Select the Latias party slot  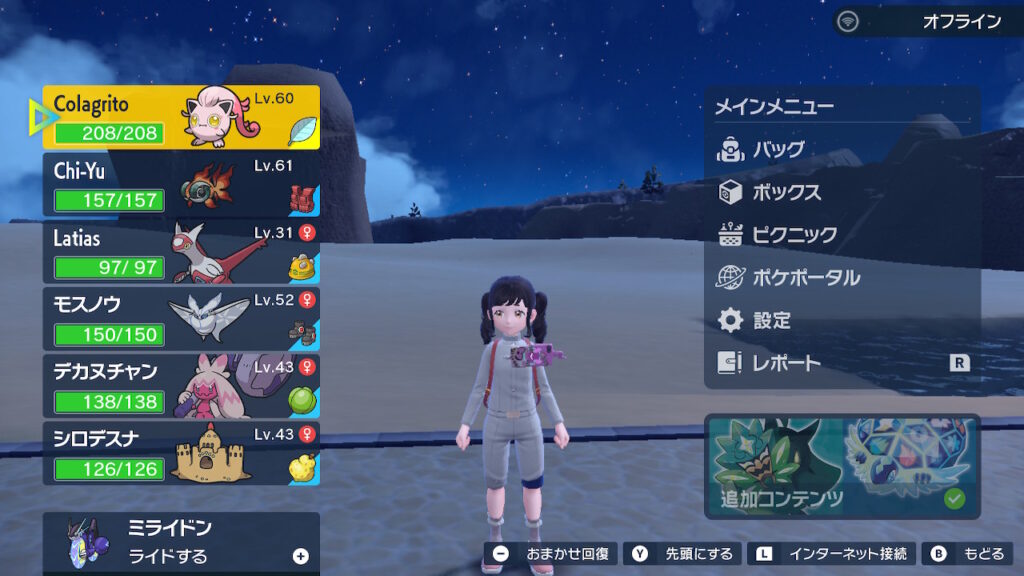click(x=181, y=253)
